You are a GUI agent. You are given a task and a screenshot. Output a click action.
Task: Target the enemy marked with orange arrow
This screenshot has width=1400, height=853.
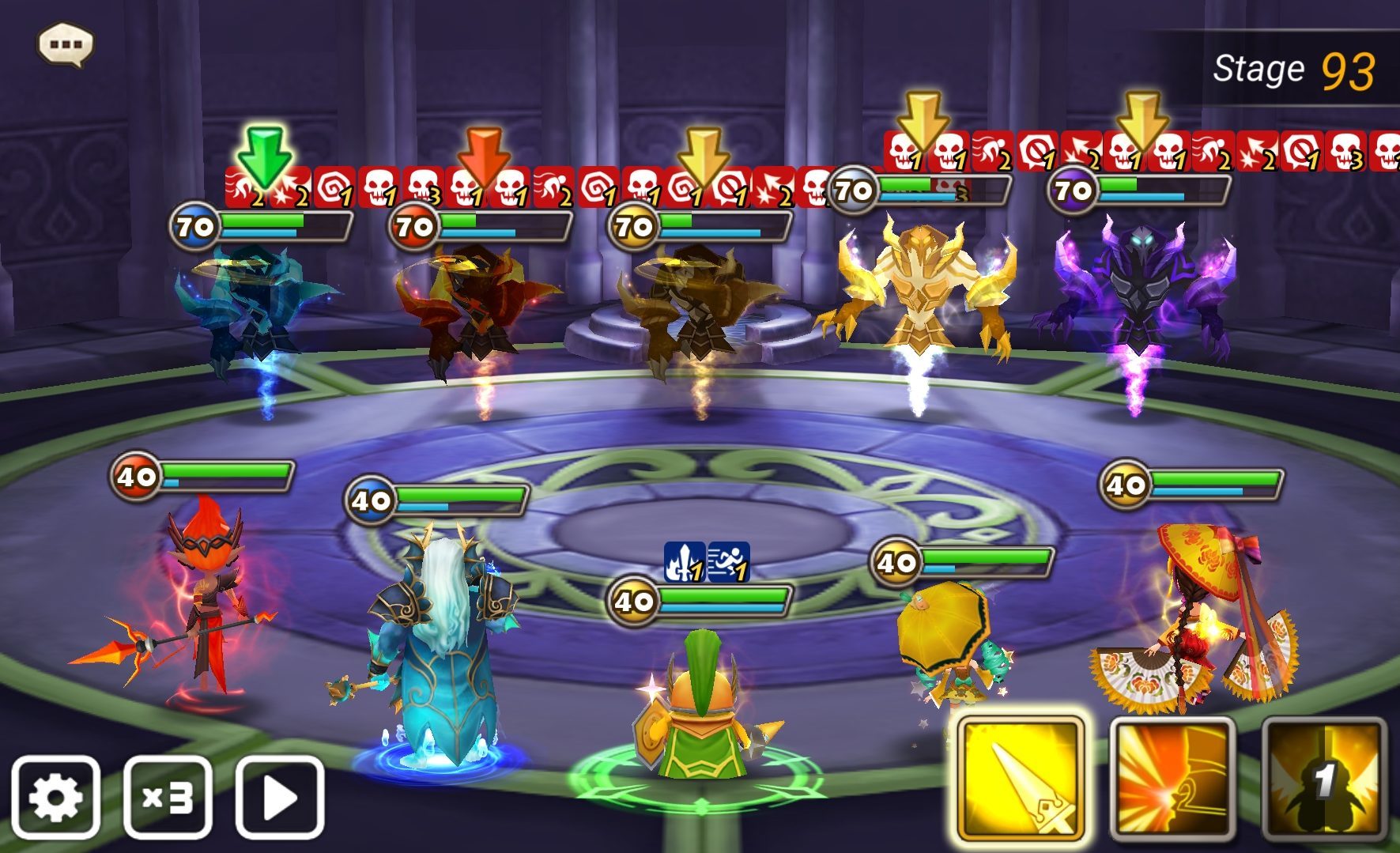[477, 308]
